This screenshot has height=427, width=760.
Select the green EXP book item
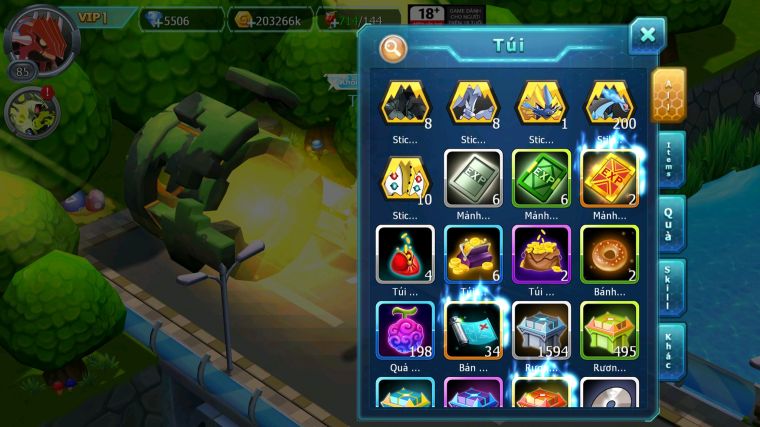[x=541, y=179]
